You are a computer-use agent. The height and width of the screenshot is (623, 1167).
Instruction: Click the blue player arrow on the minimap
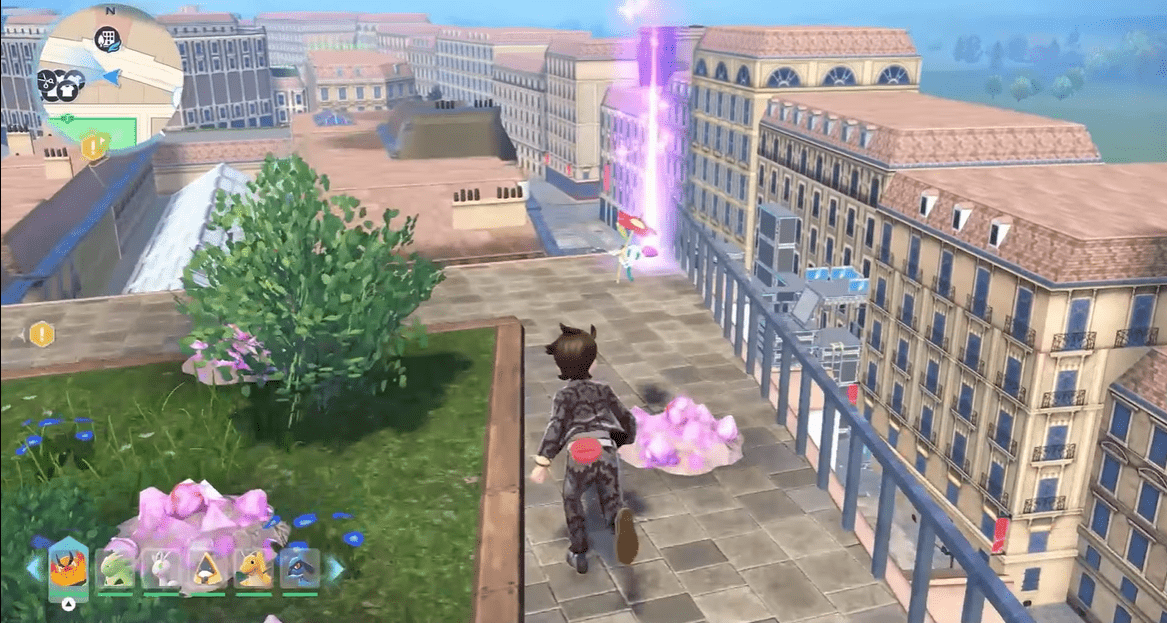112,77
